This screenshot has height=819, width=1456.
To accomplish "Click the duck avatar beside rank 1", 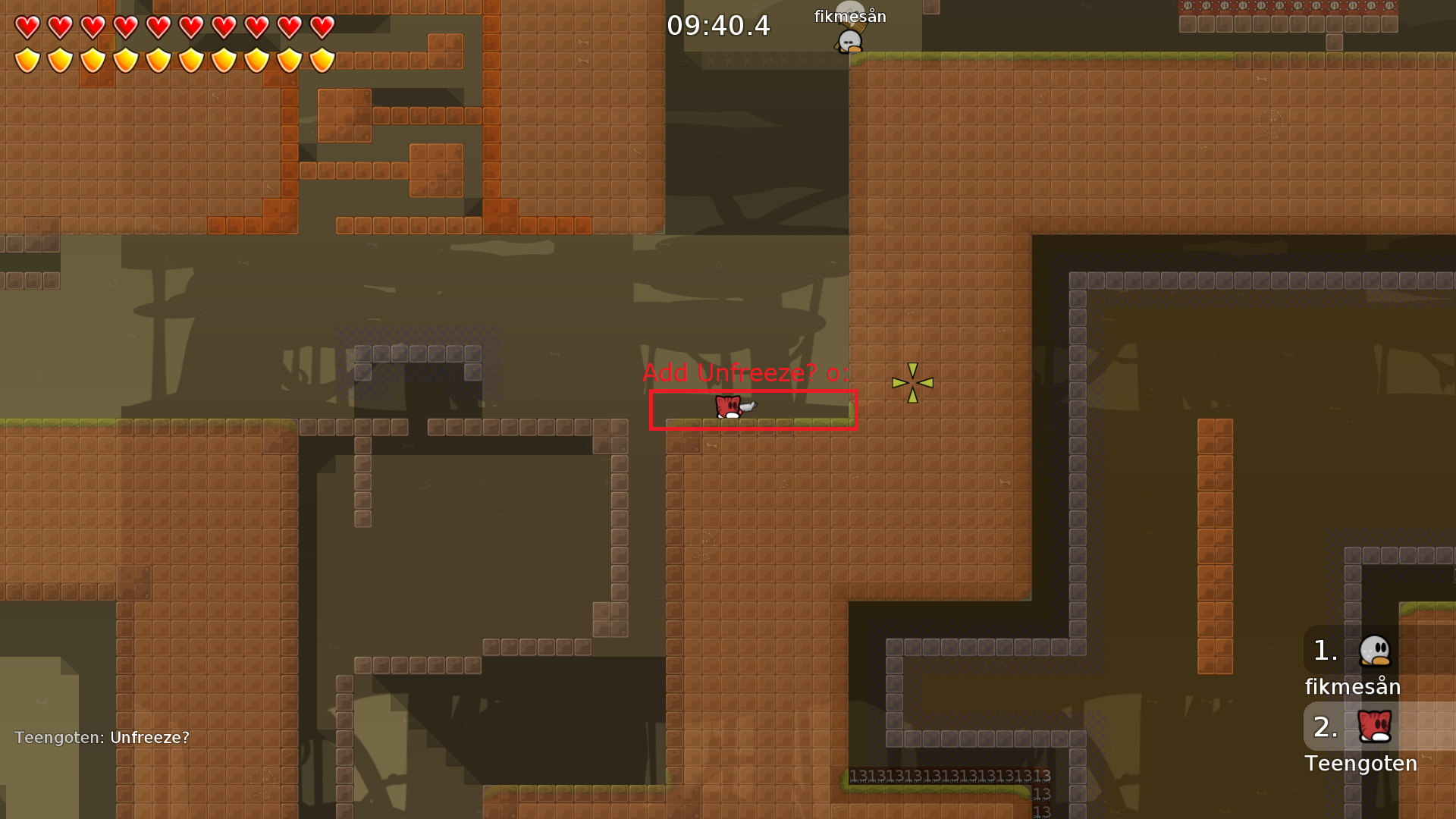I will point(1376,651).
